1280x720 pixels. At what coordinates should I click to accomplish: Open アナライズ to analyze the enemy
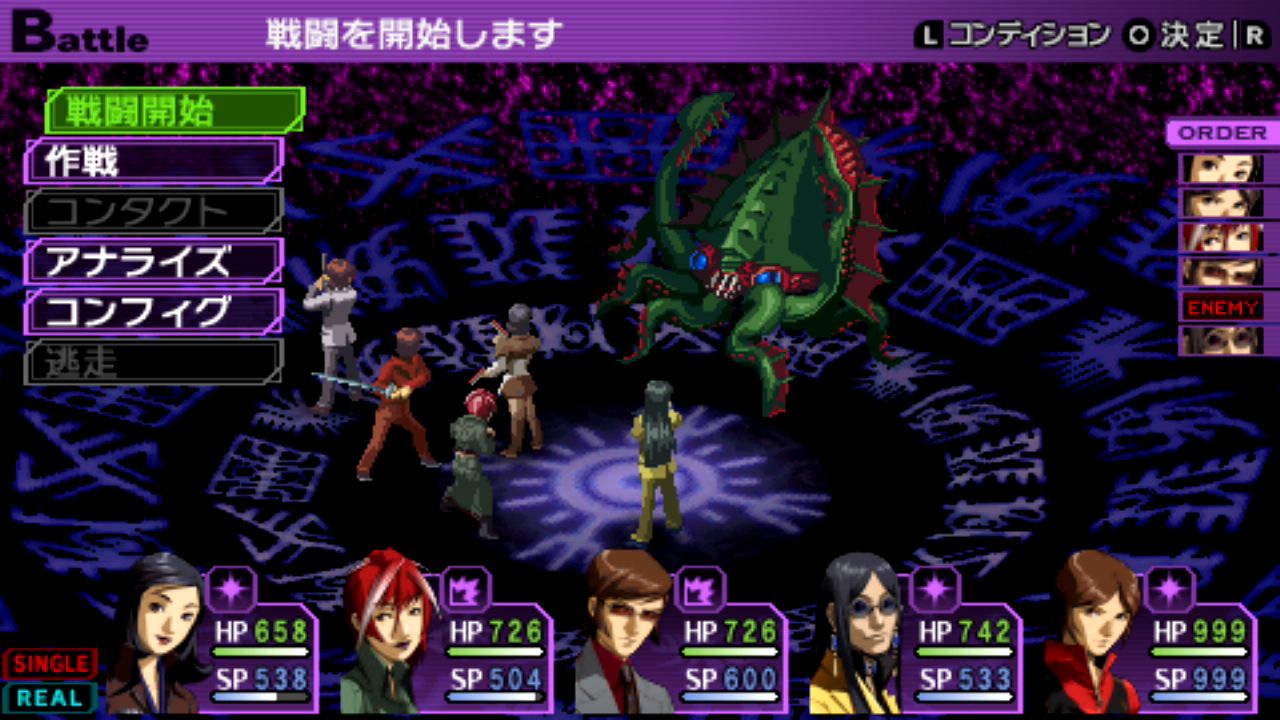[153, 262]
